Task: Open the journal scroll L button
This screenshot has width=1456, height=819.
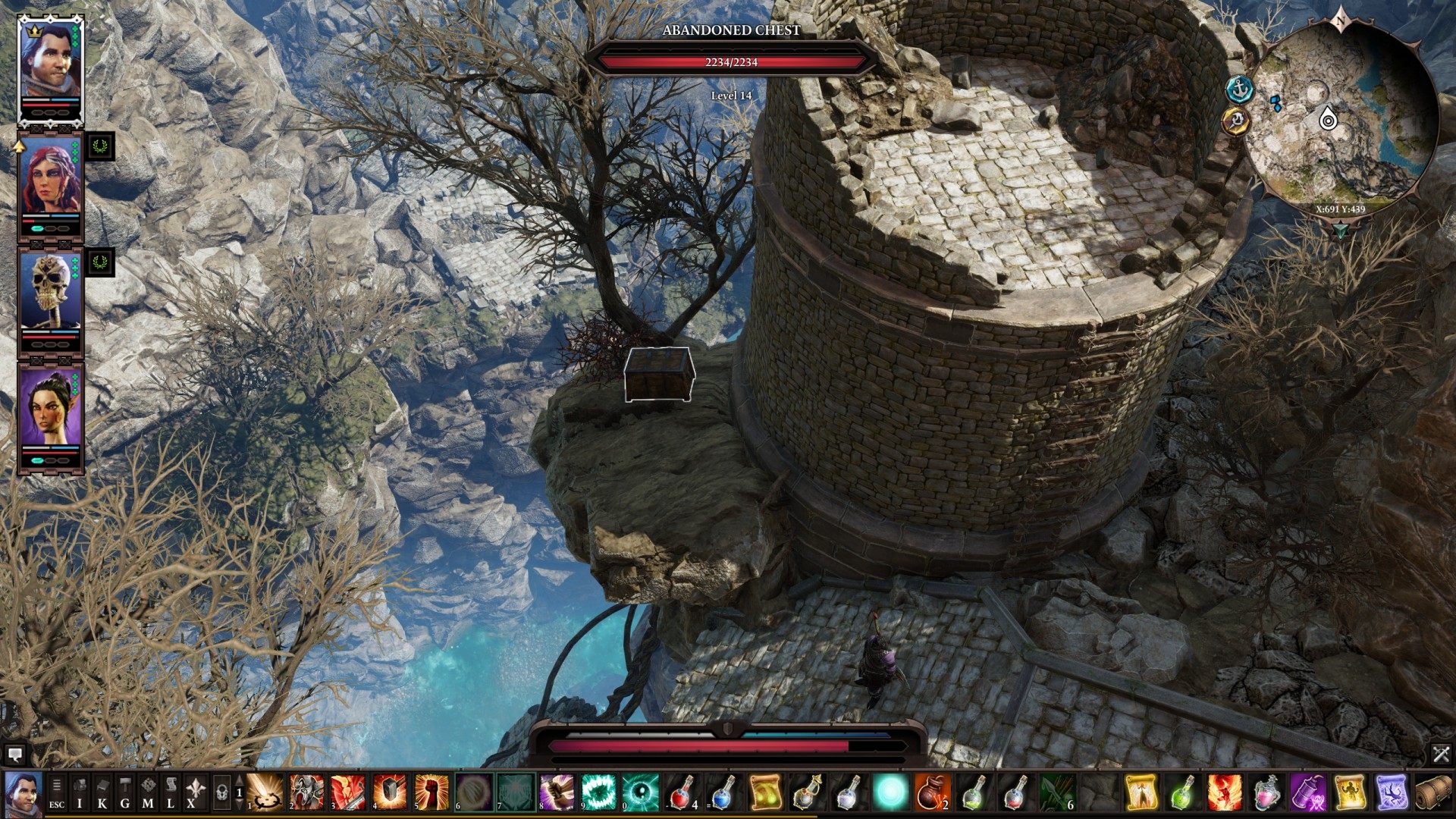Action: [171, 792]
